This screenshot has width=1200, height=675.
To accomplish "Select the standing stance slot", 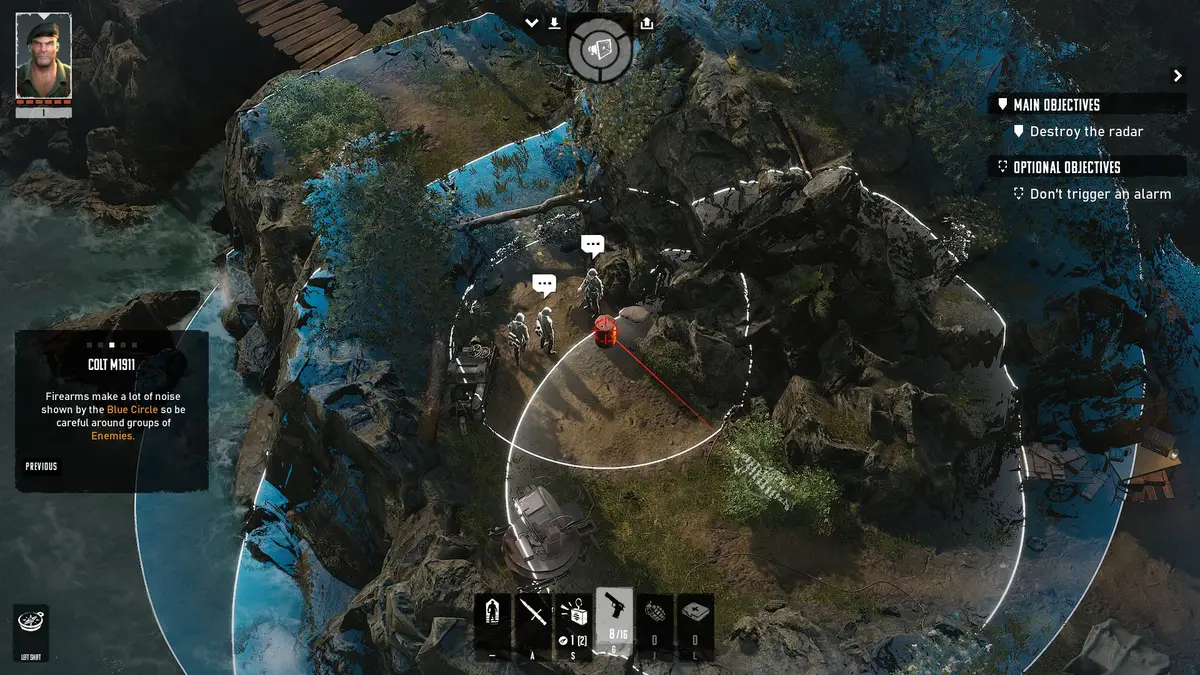I will (492, 619).
